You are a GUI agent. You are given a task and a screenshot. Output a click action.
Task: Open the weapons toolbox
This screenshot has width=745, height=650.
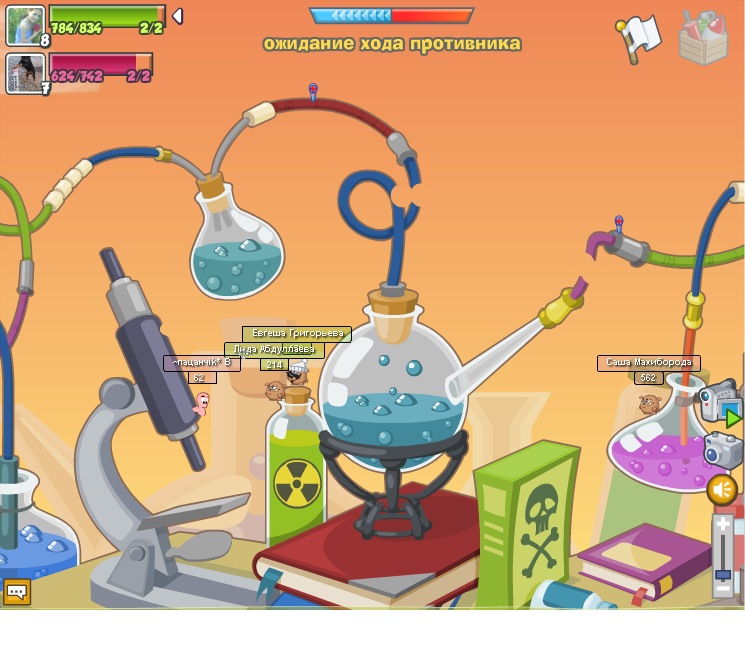(x=702, y=38)
